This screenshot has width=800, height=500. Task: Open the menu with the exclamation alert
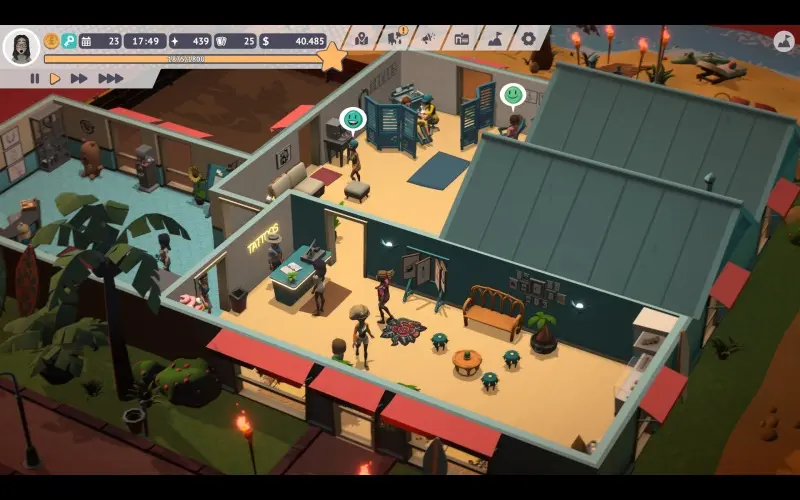(395, 39)
